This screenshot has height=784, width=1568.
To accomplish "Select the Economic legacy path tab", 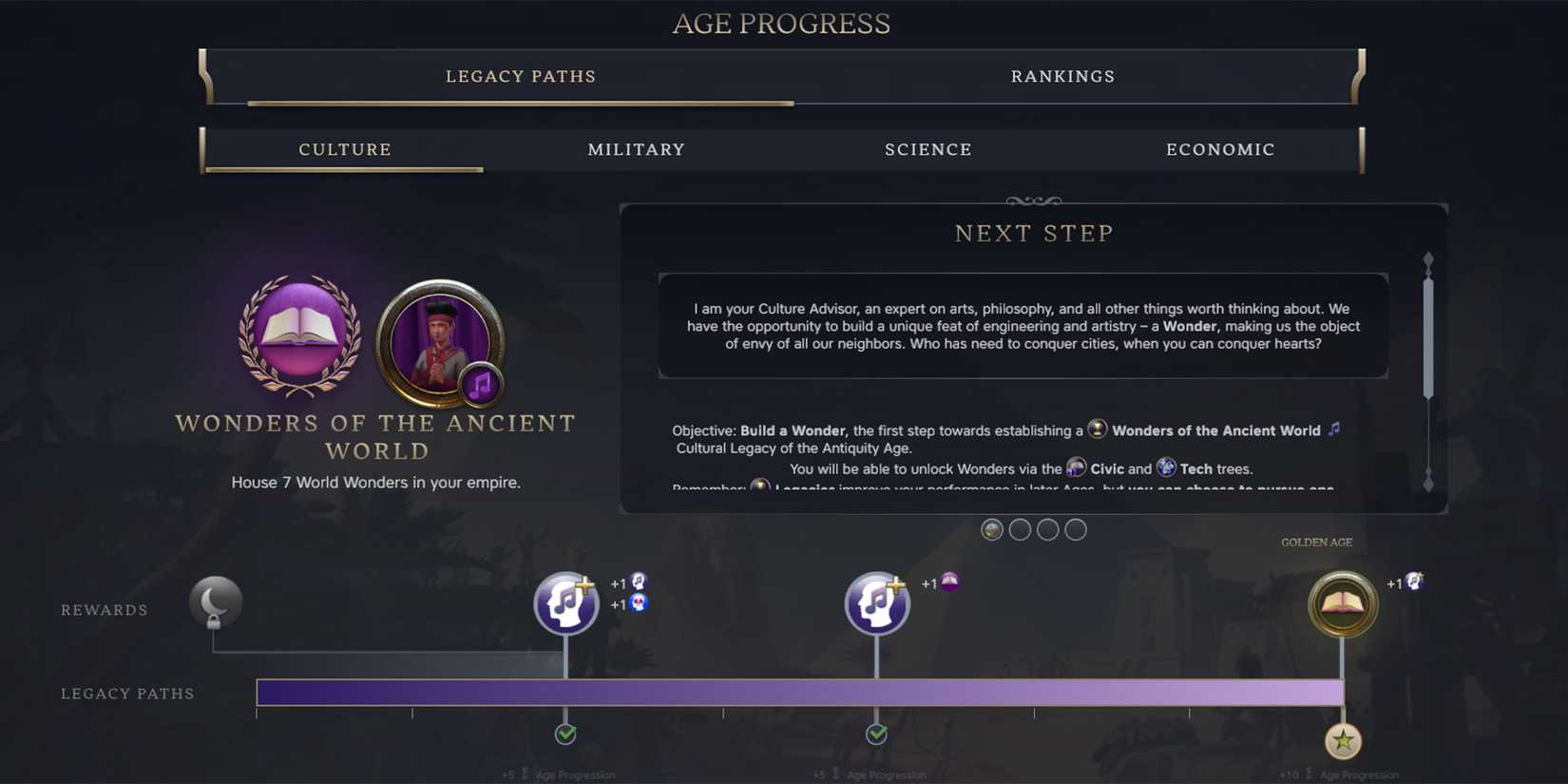I will click(x=1220, y=149).
